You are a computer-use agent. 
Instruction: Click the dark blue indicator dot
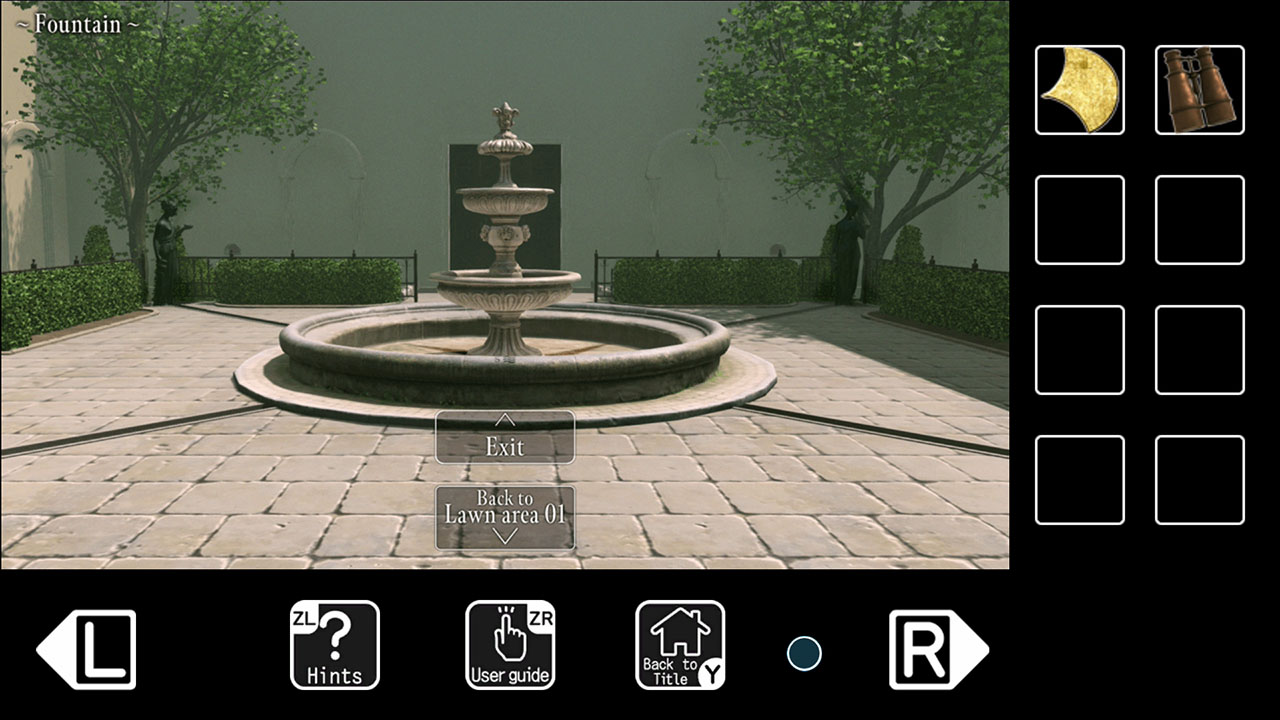point(804,653)
